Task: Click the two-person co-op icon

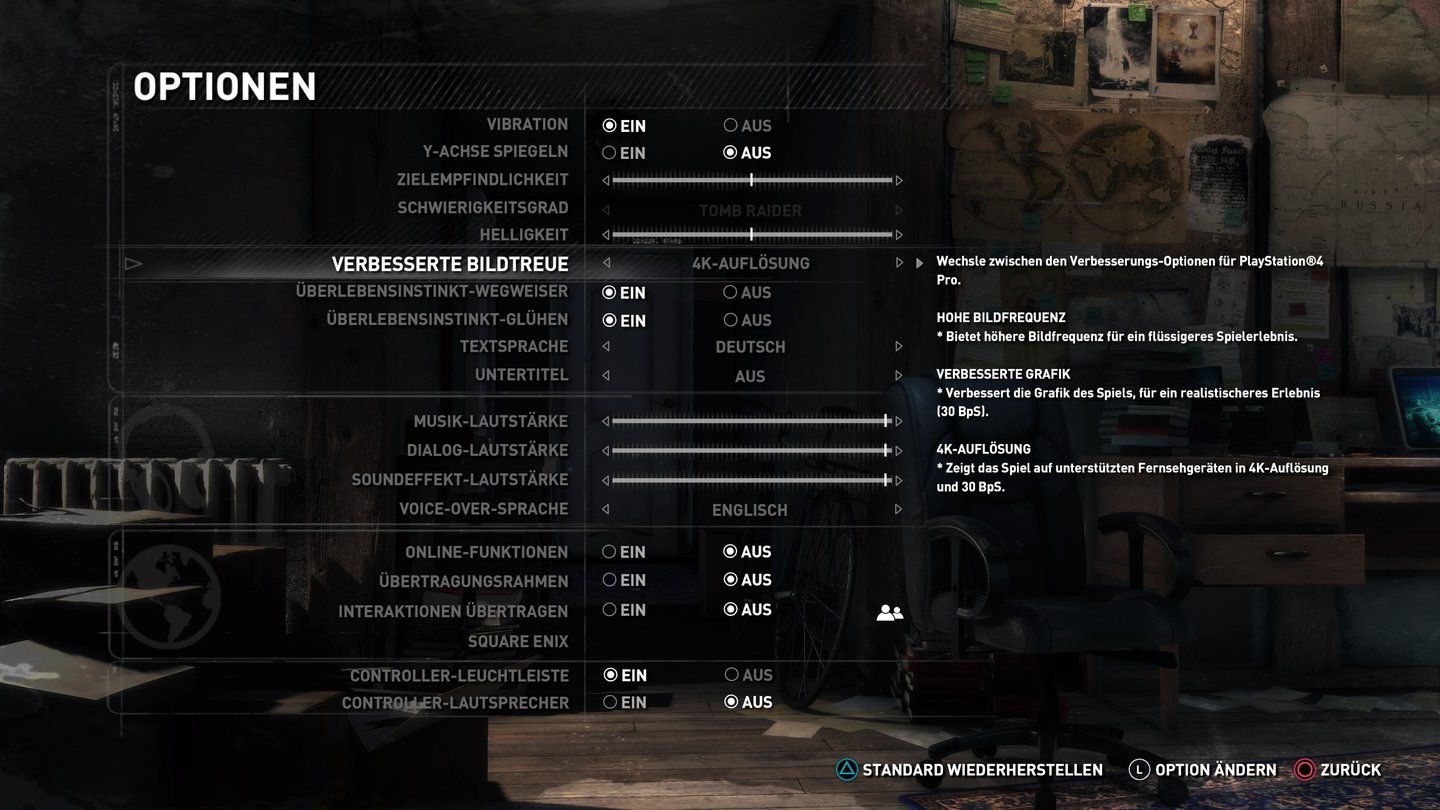Action: [x=888, y=609]
